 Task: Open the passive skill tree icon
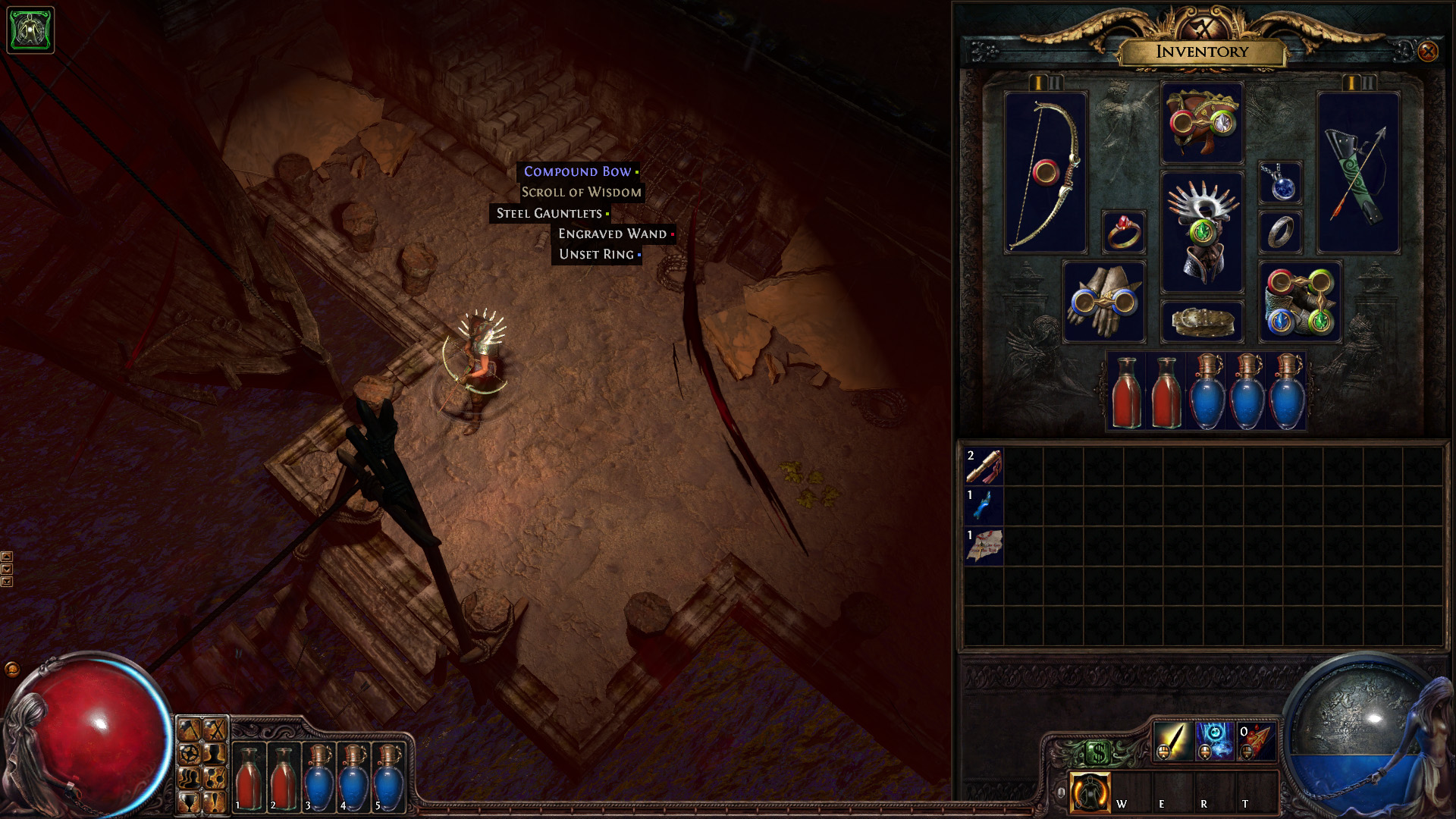click(x=189, y=755)
